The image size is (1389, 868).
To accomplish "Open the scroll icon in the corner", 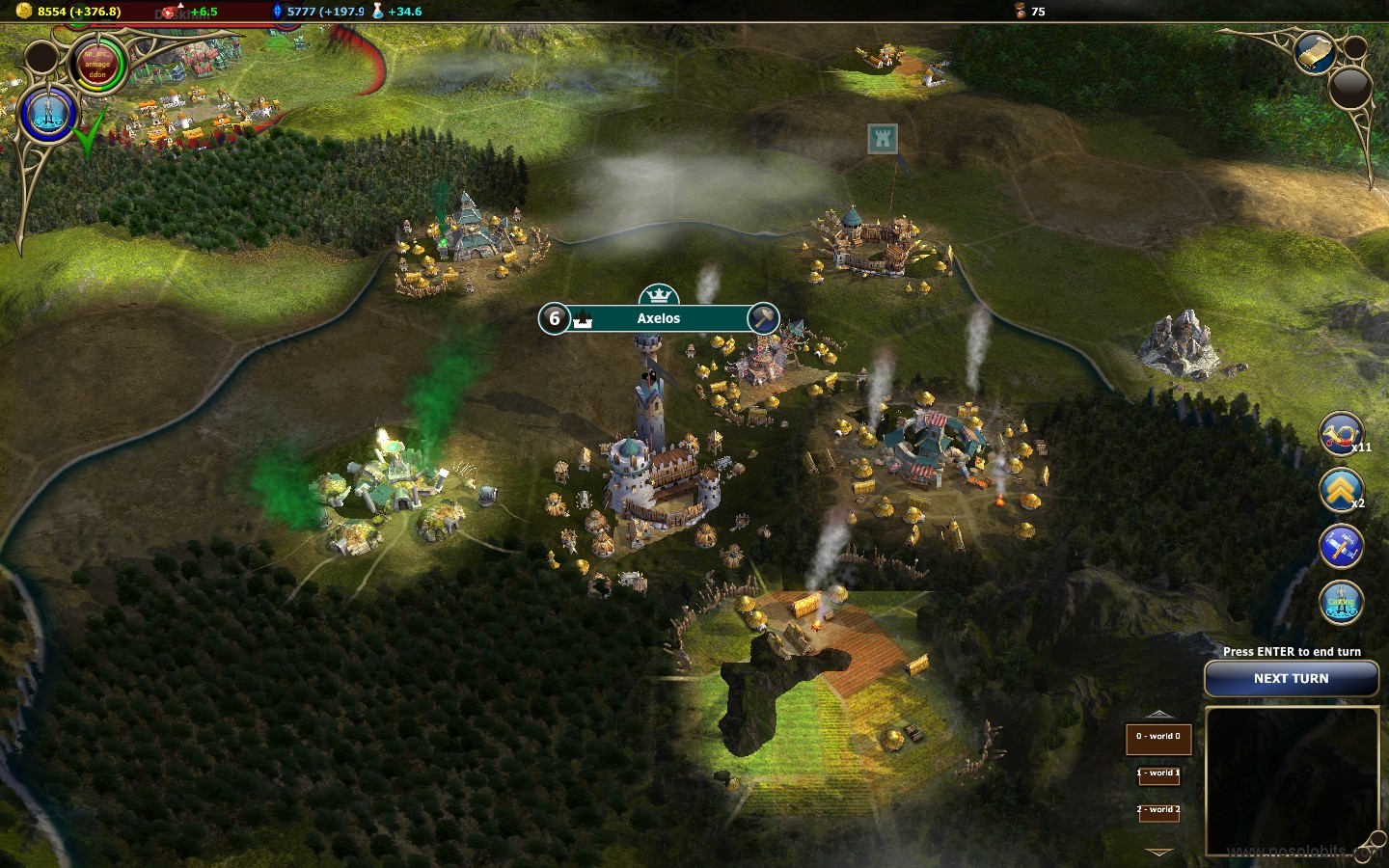I will coord(1314,53).
